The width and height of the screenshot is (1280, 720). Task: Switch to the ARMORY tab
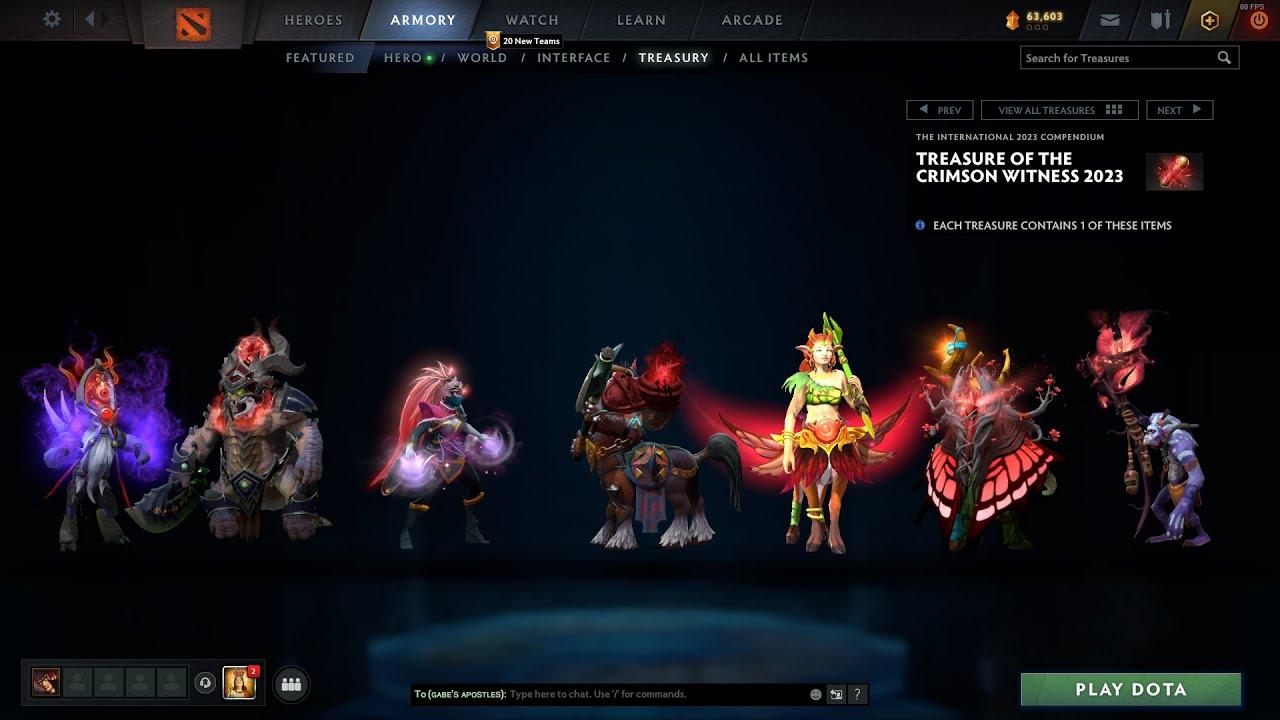(x=423, y=19)
